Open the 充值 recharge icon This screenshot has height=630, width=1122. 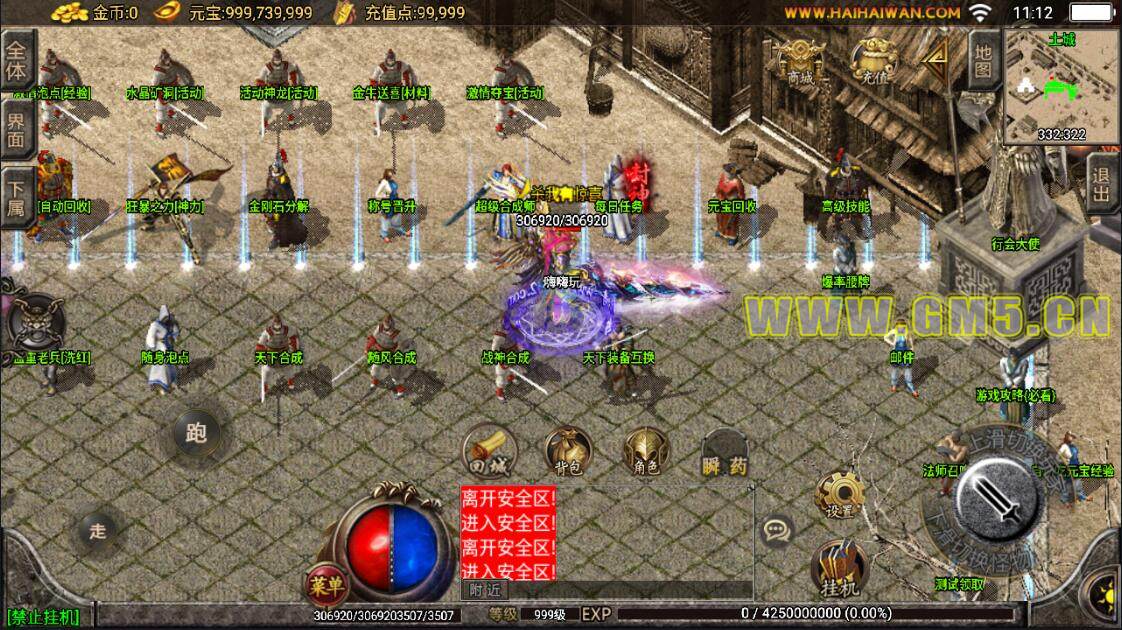874,60
